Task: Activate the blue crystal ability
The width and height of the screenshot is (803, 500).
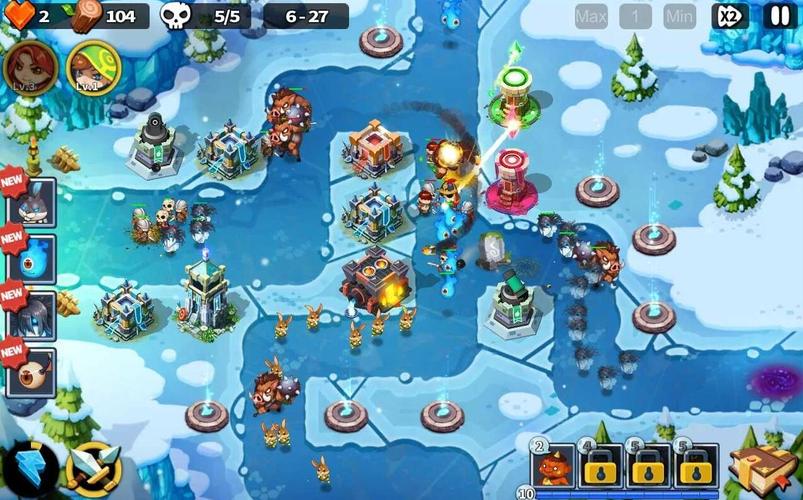Action: pyautogui.click(x=29, y=468)
